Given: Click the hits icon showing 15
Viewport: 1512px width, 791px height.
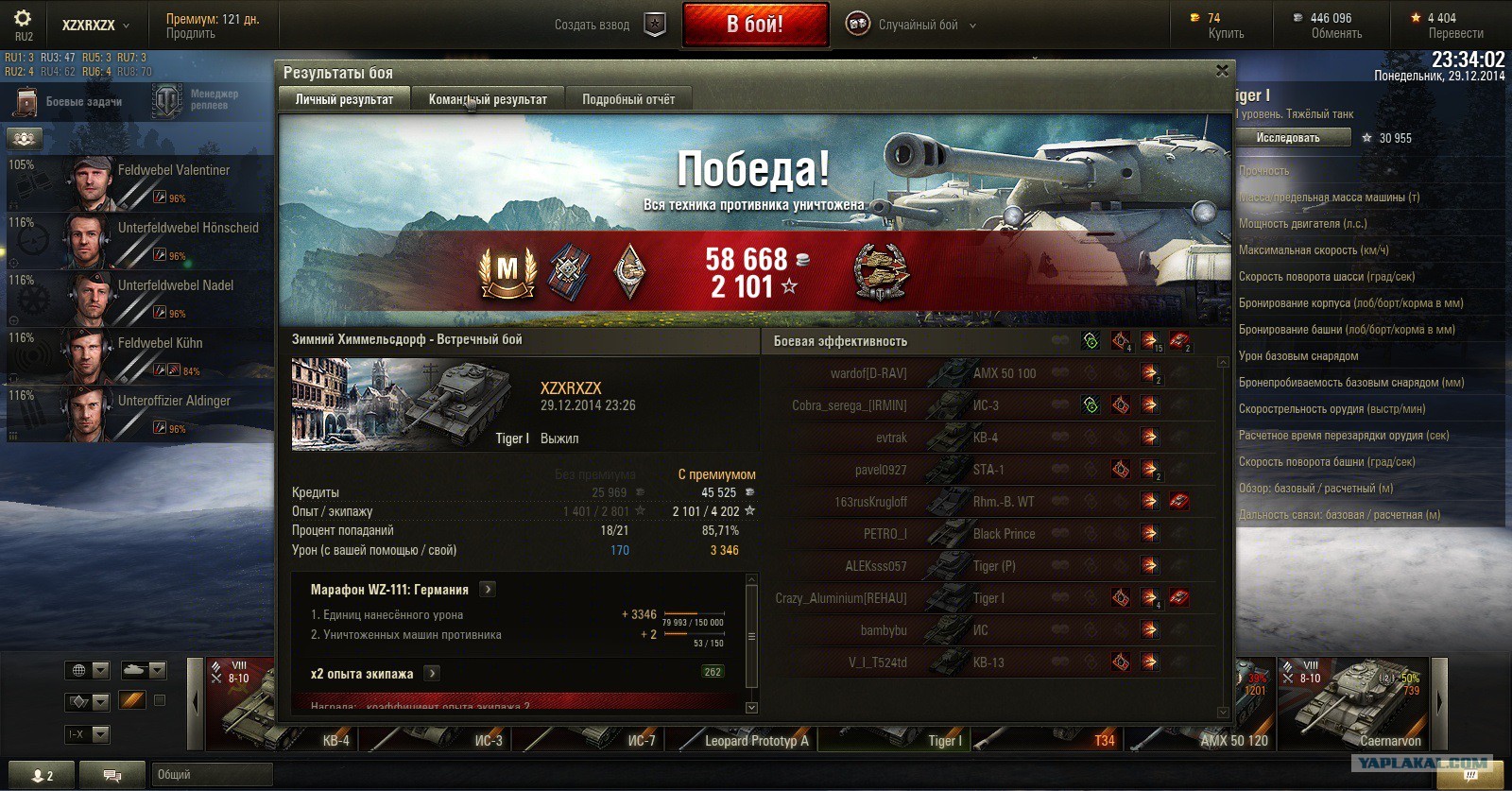Looking at the screenshot, I should [1150, 340].
